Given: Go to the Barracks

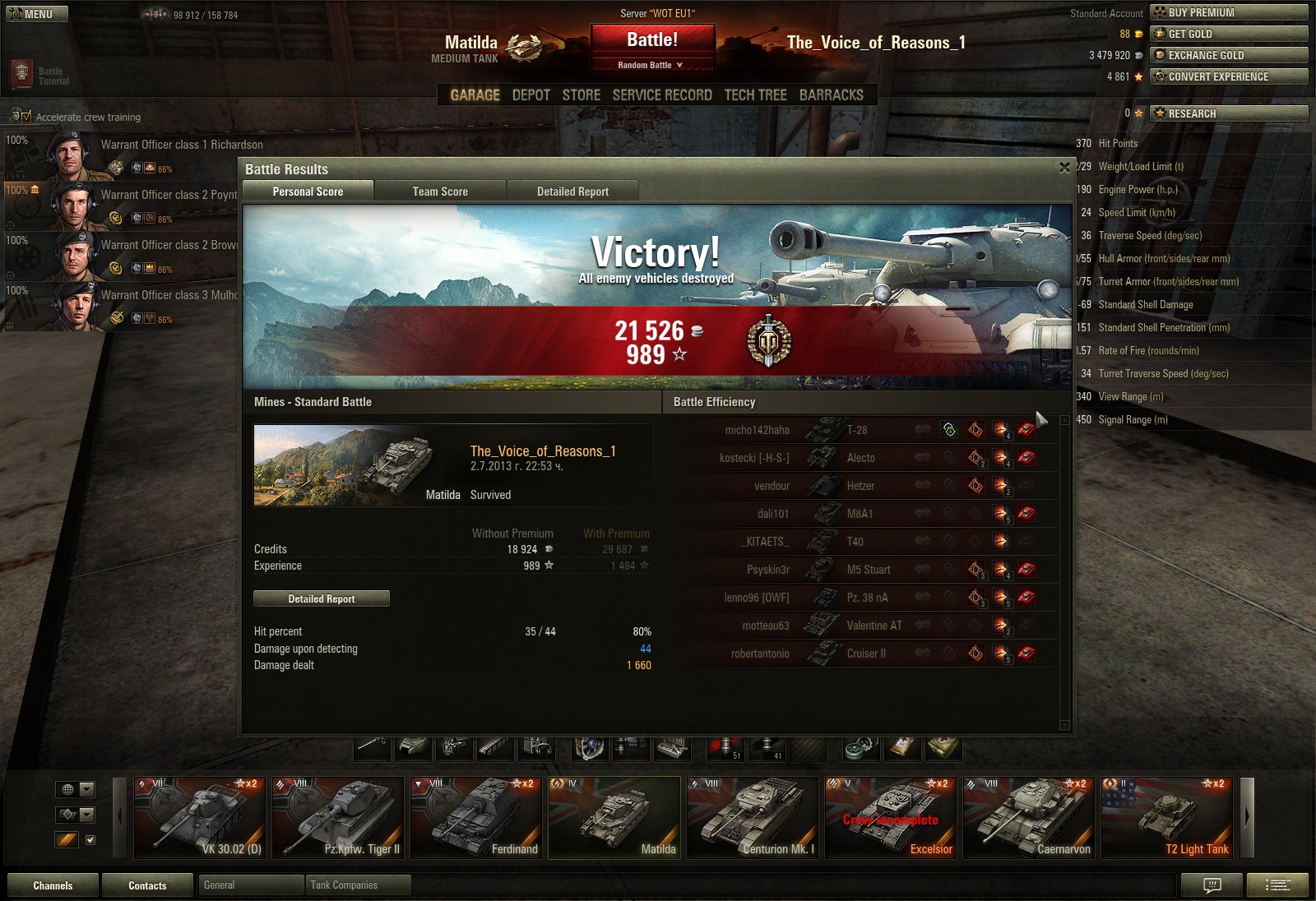Looking at the screenshot, I should pyautogui.click(x=831, y=95).
